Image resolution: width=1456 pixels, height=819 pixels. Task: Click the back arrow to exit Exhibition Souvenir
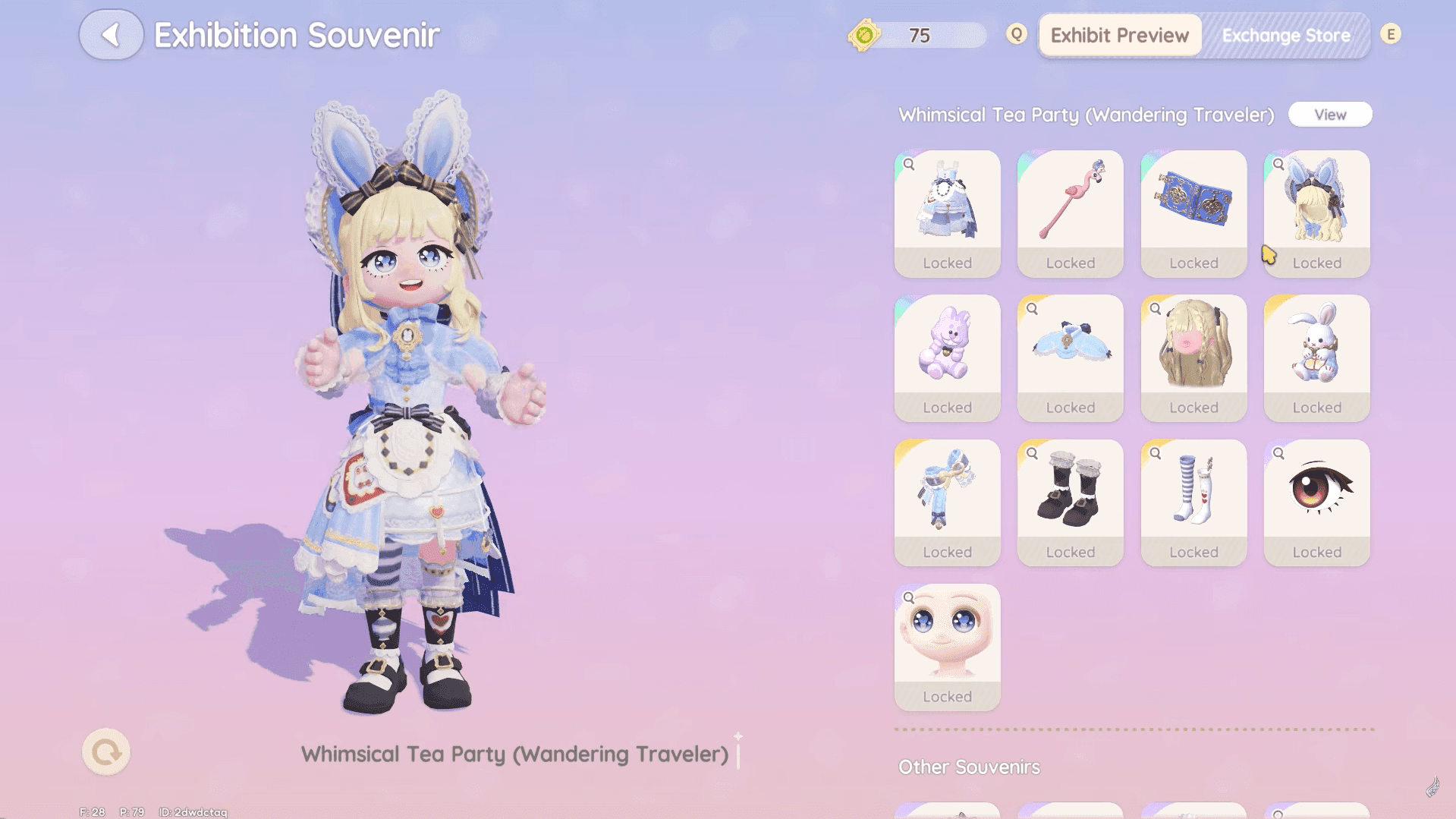111,34
